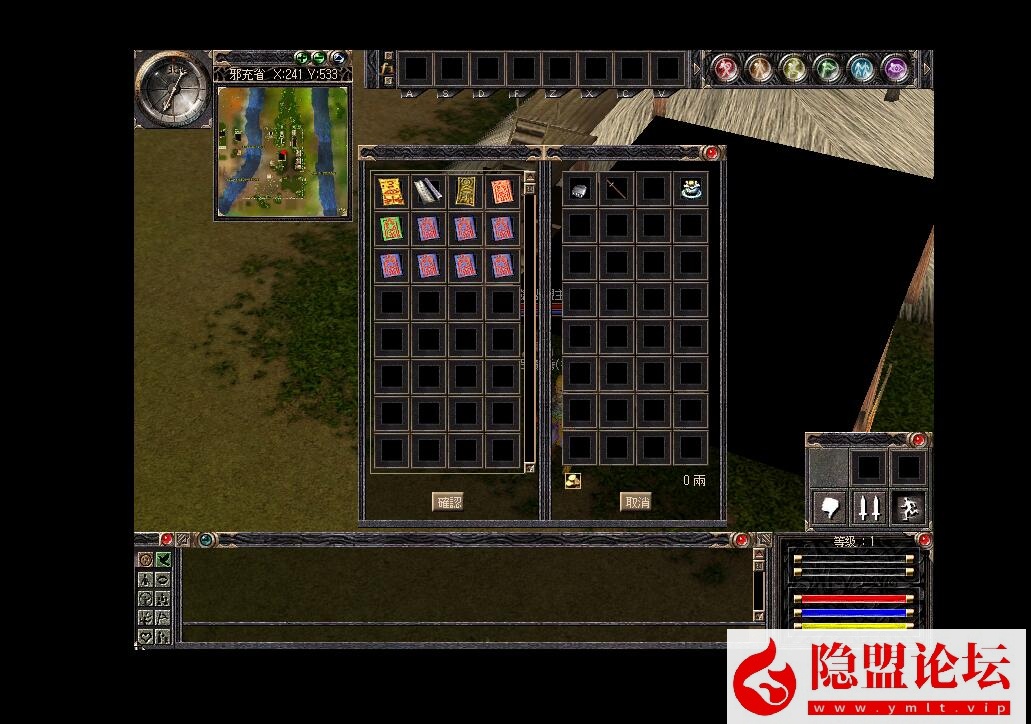The height and width of the screenshot is (724, 1031).
Task: Close the trade window with its red gem
Action: [711, 153]
